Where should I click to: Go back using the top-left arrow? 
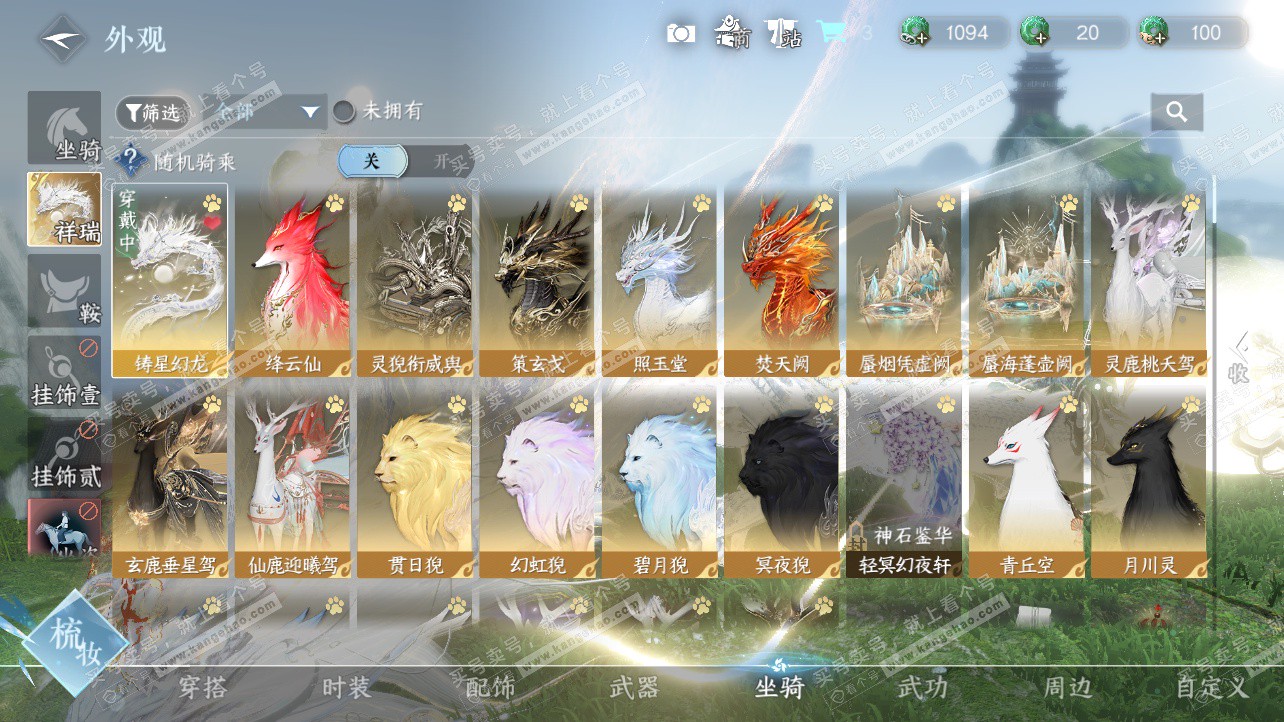click(x=62, y=39)
